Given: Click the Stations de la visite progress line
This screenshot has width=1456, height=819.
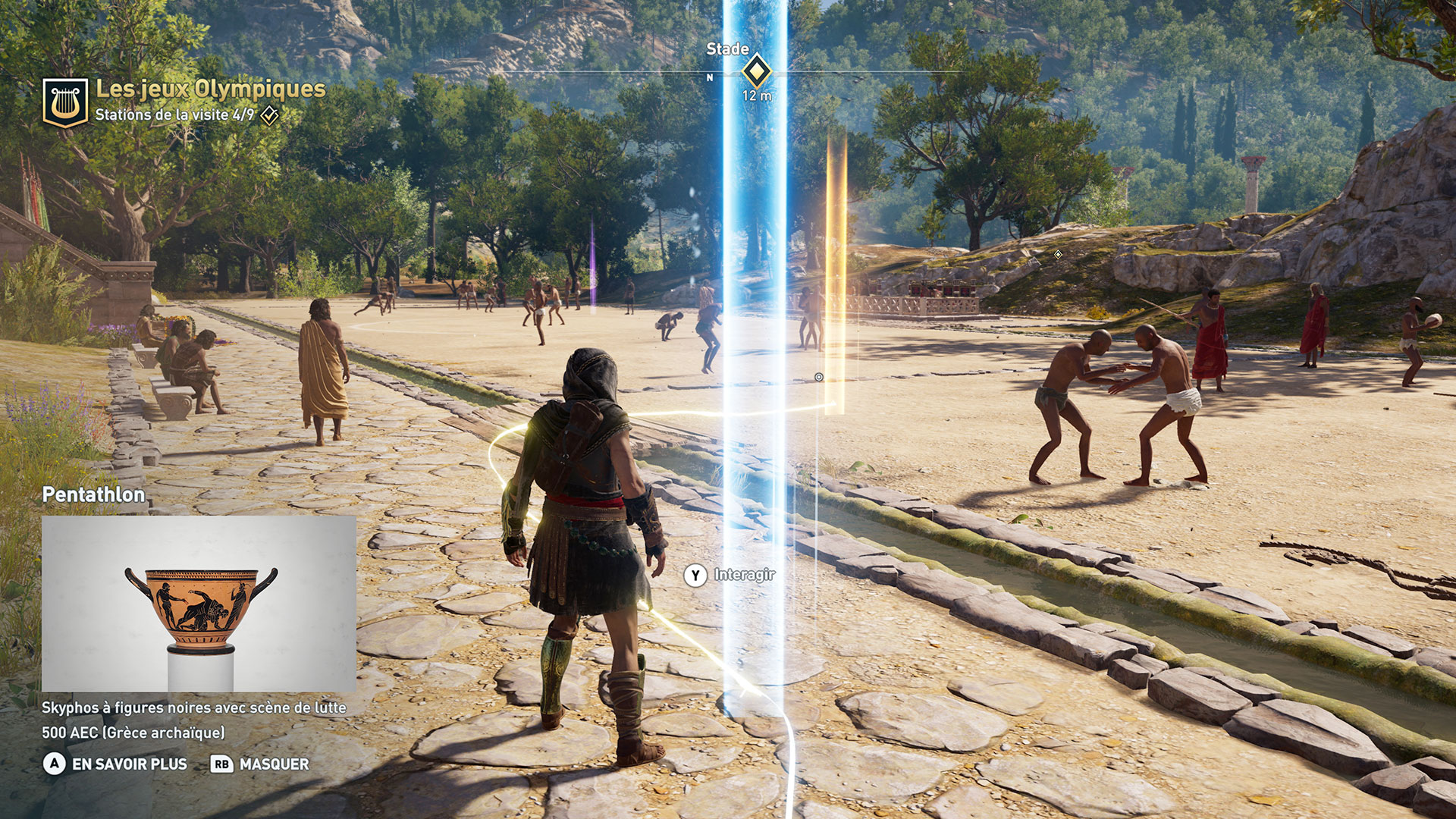Looking at the screenshot, I should pyautogui.click(x=174, y=115).
